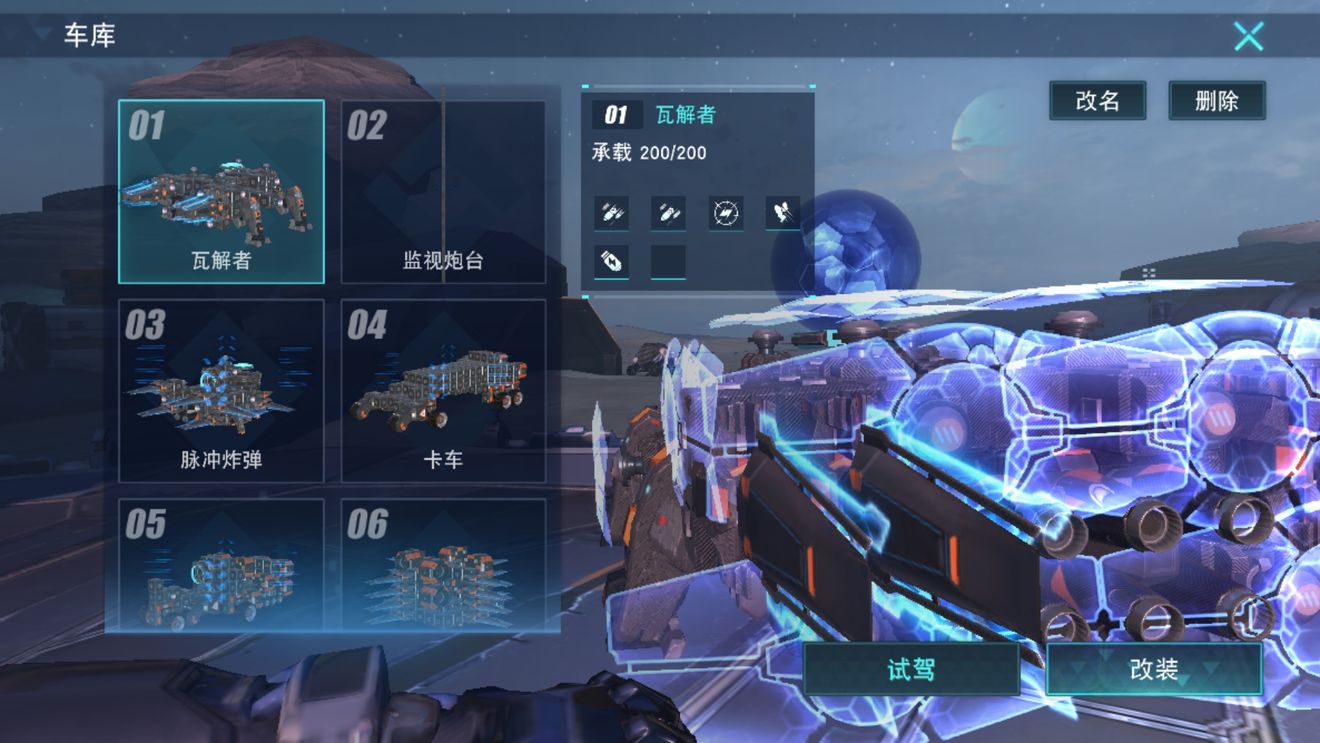This screenshot has height=743, width=1320.
Task: Close the 车库 garage panel
Action: click(1248, 36)
